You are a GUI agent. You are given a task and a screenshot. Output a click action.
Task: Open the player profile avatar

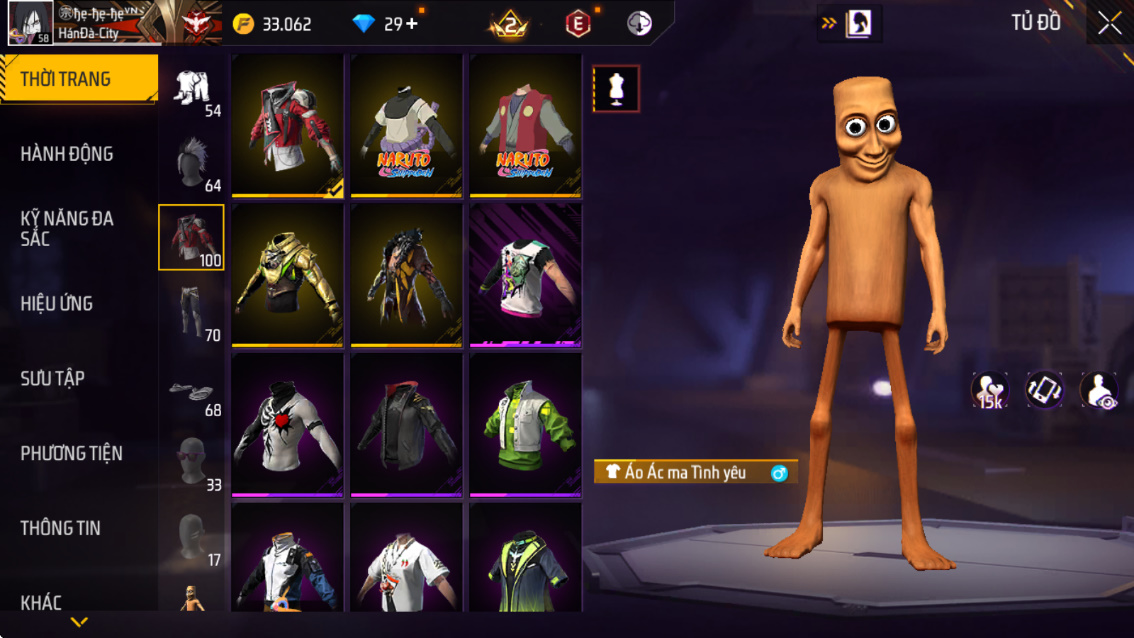[30, 23]
